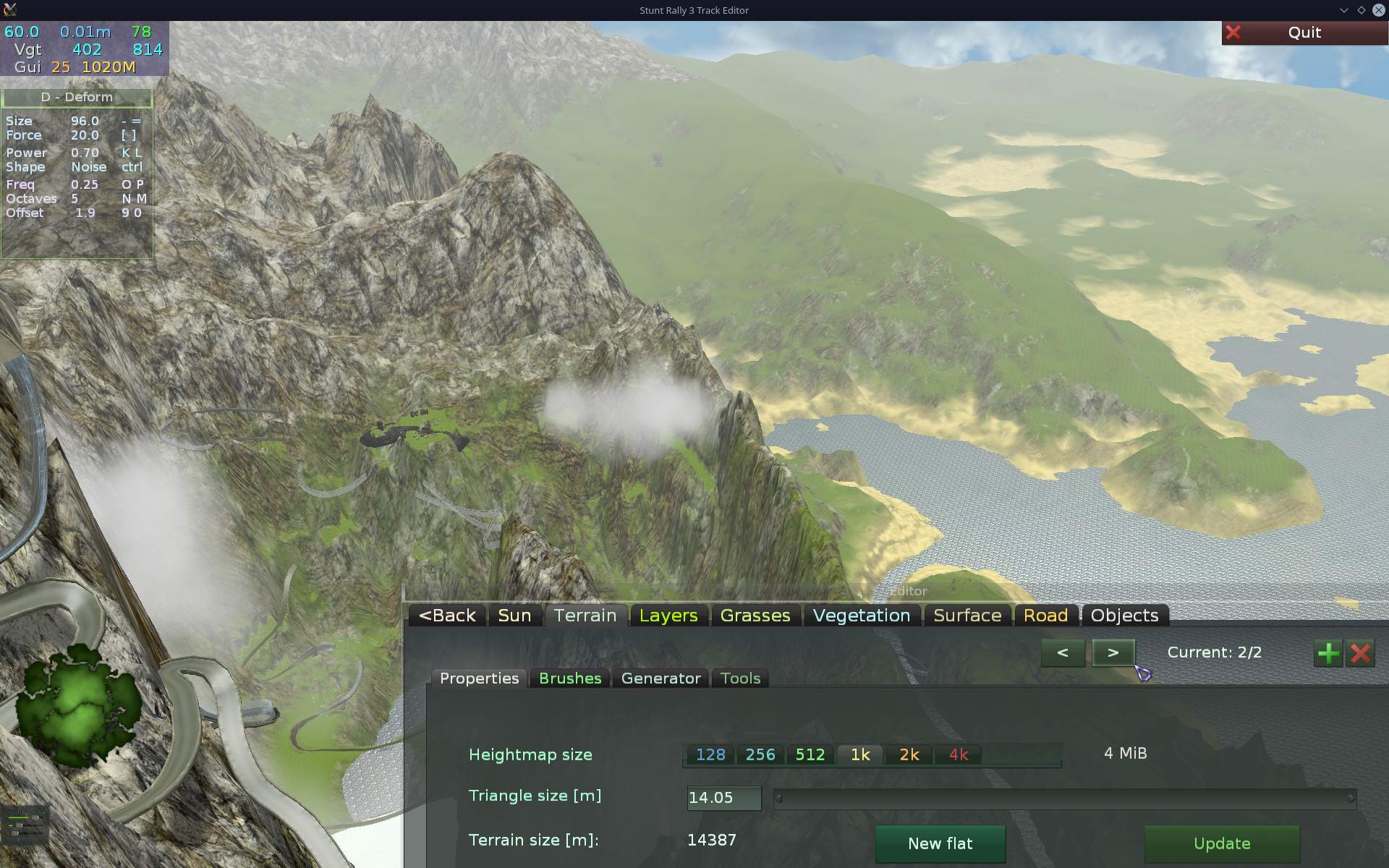Open the Brushes sub-tab
This screenshot has width=1389, height=868.
(x=570, y=678)
